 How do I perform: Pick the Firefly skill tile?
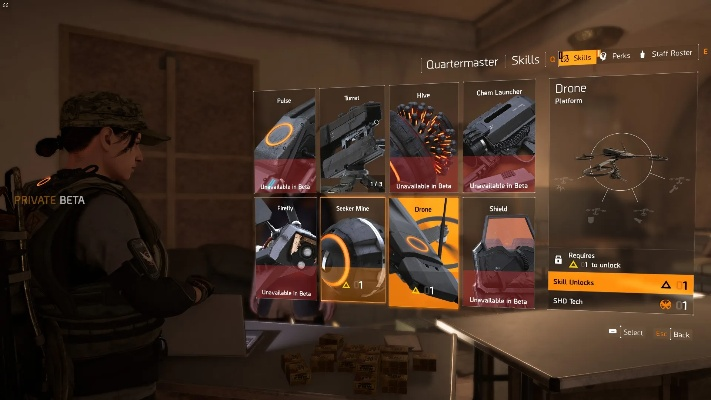285,250
